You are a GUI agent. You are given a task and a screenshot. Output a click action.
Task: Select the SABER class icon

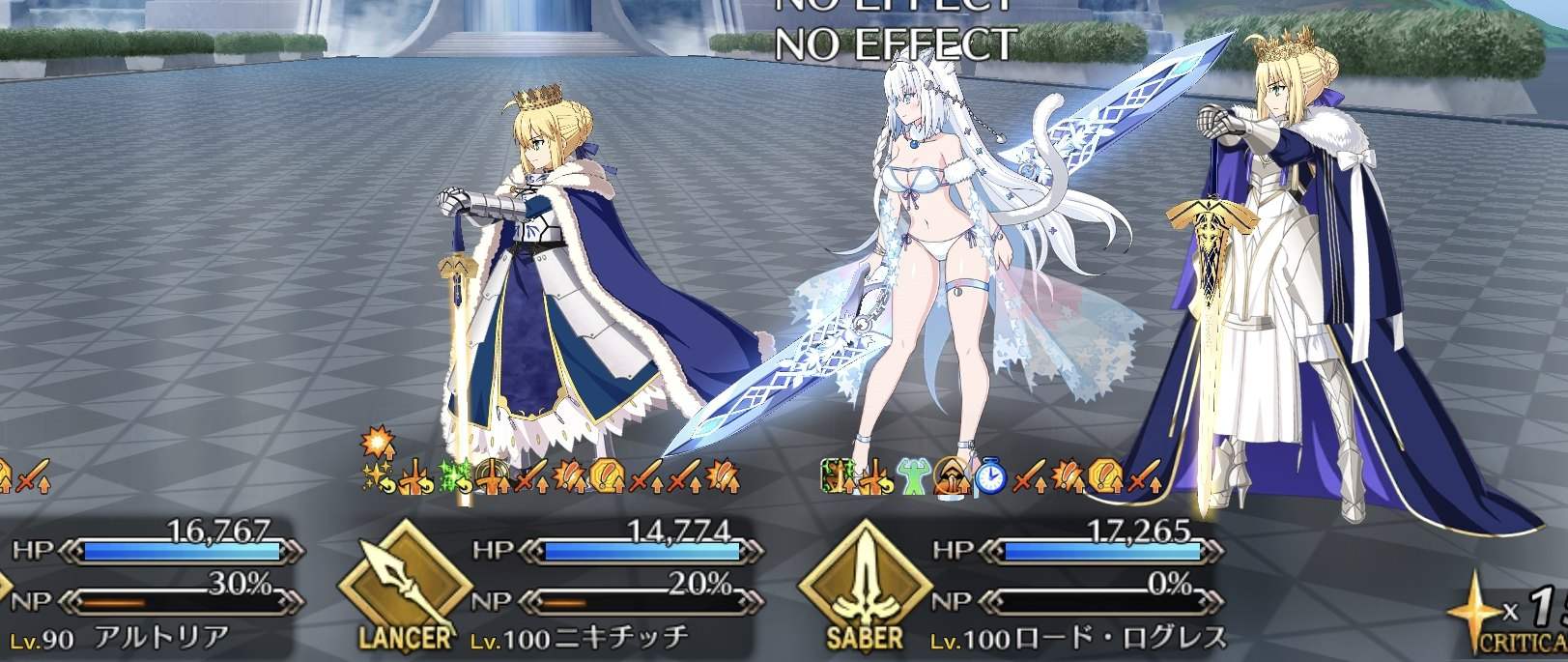(x=865, y=590)
